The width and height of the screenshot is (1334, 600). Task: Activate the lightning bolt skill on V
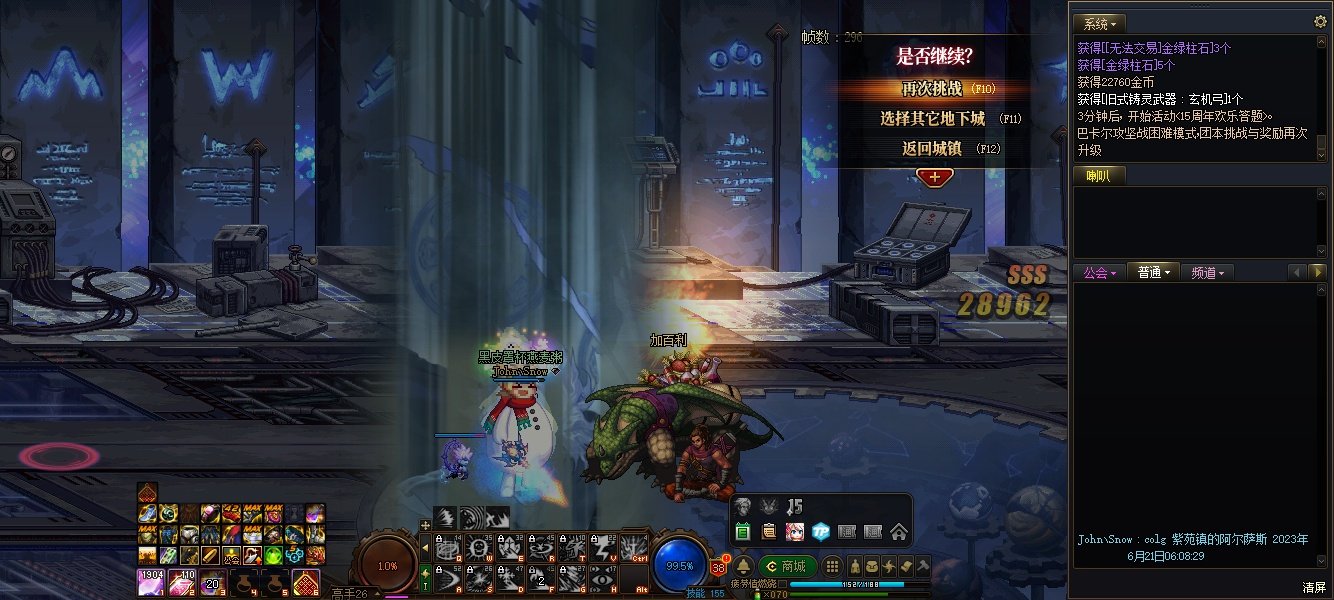604,546
